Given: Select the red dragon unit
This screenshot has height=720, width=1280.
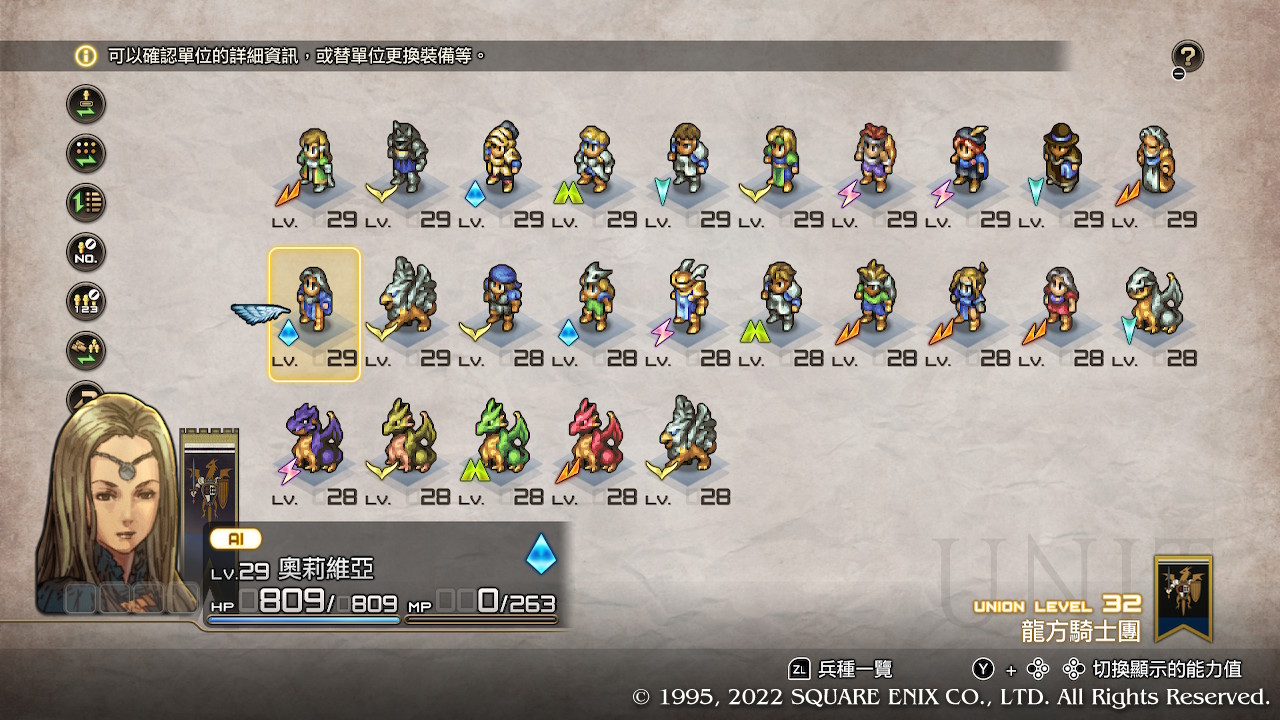Looking at the screenshot, I should [594, 440].
